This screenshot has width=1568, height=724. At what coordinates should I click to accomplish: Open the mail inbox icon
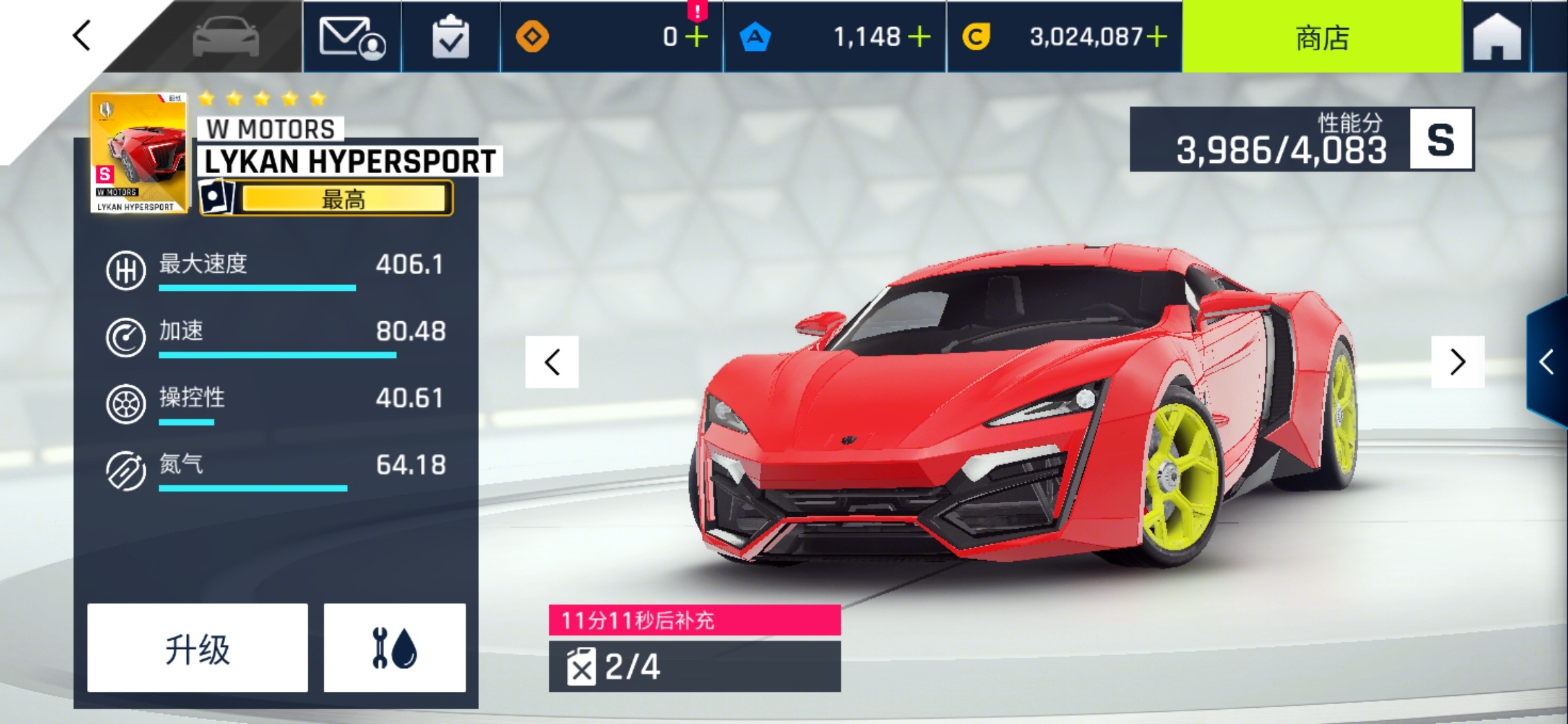[x=352, y=38]
